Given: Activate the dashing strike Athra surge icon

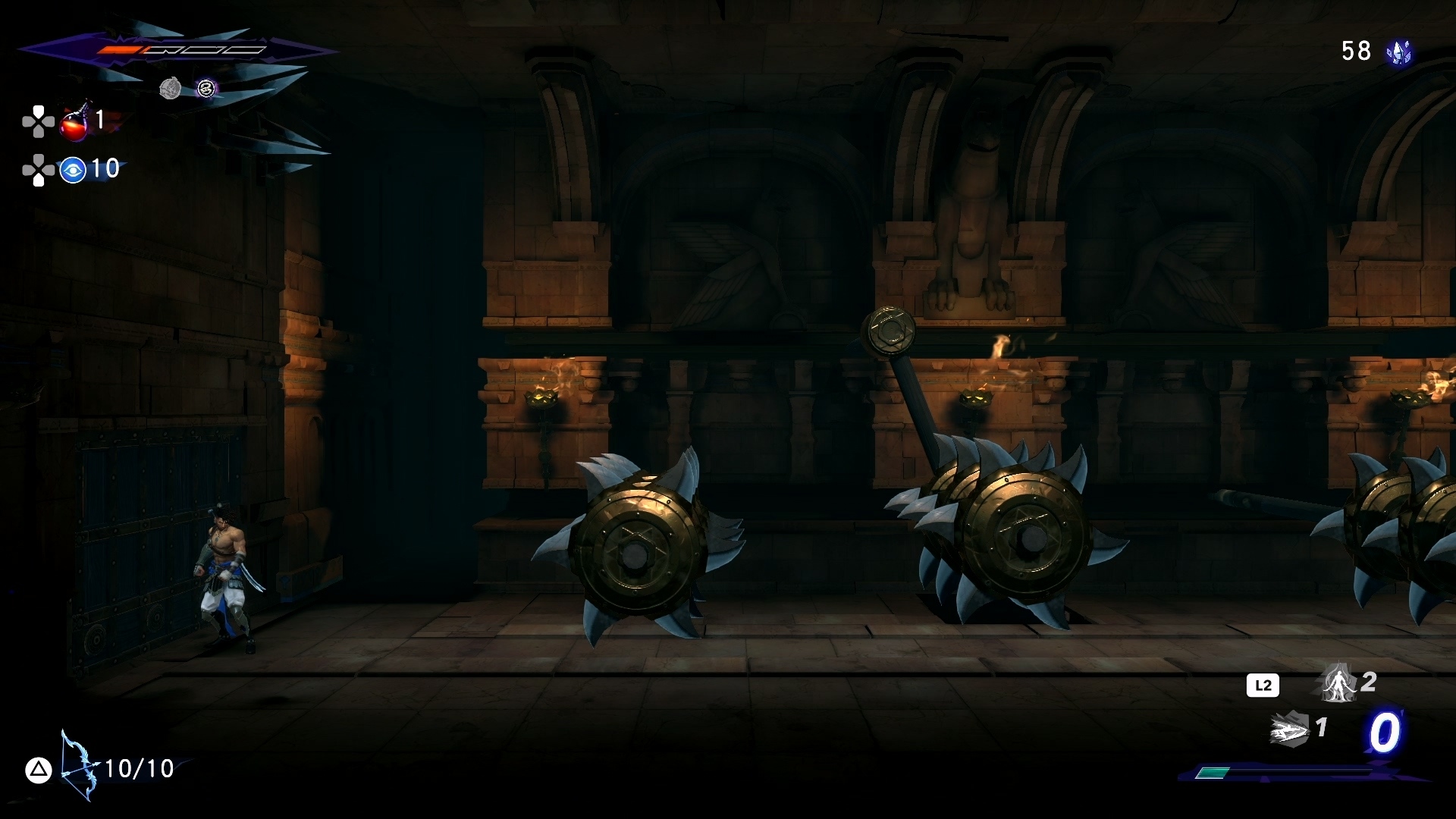Looking at the screenshot, I should pos(1290,730).
